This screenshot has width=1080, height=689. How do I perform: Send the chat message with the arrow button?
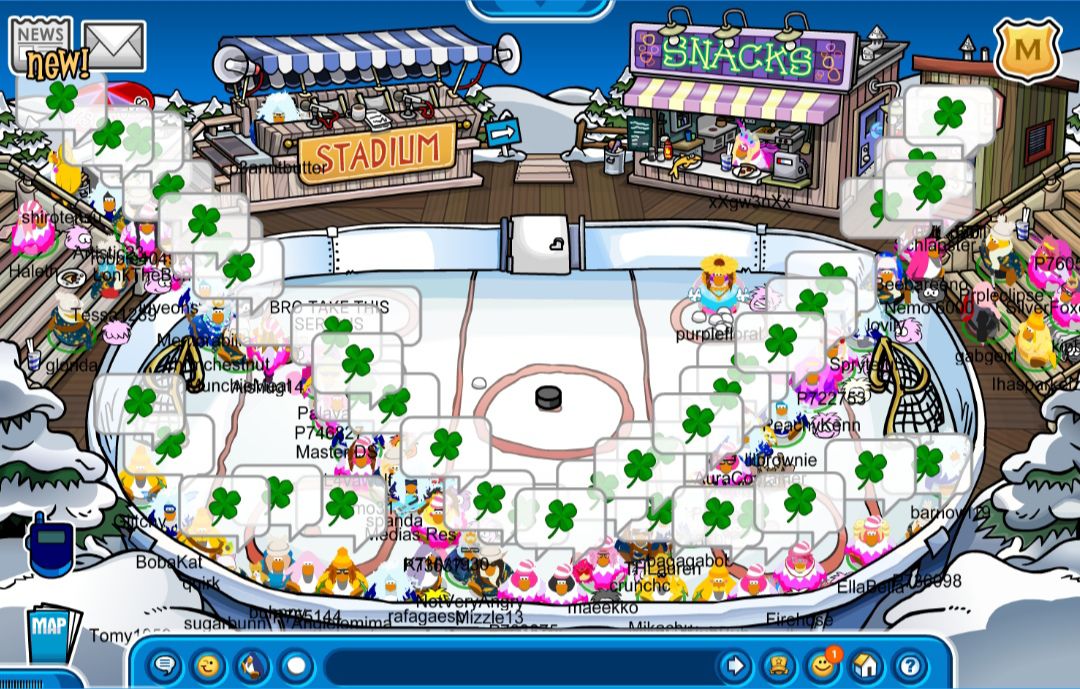click(735, 665)
